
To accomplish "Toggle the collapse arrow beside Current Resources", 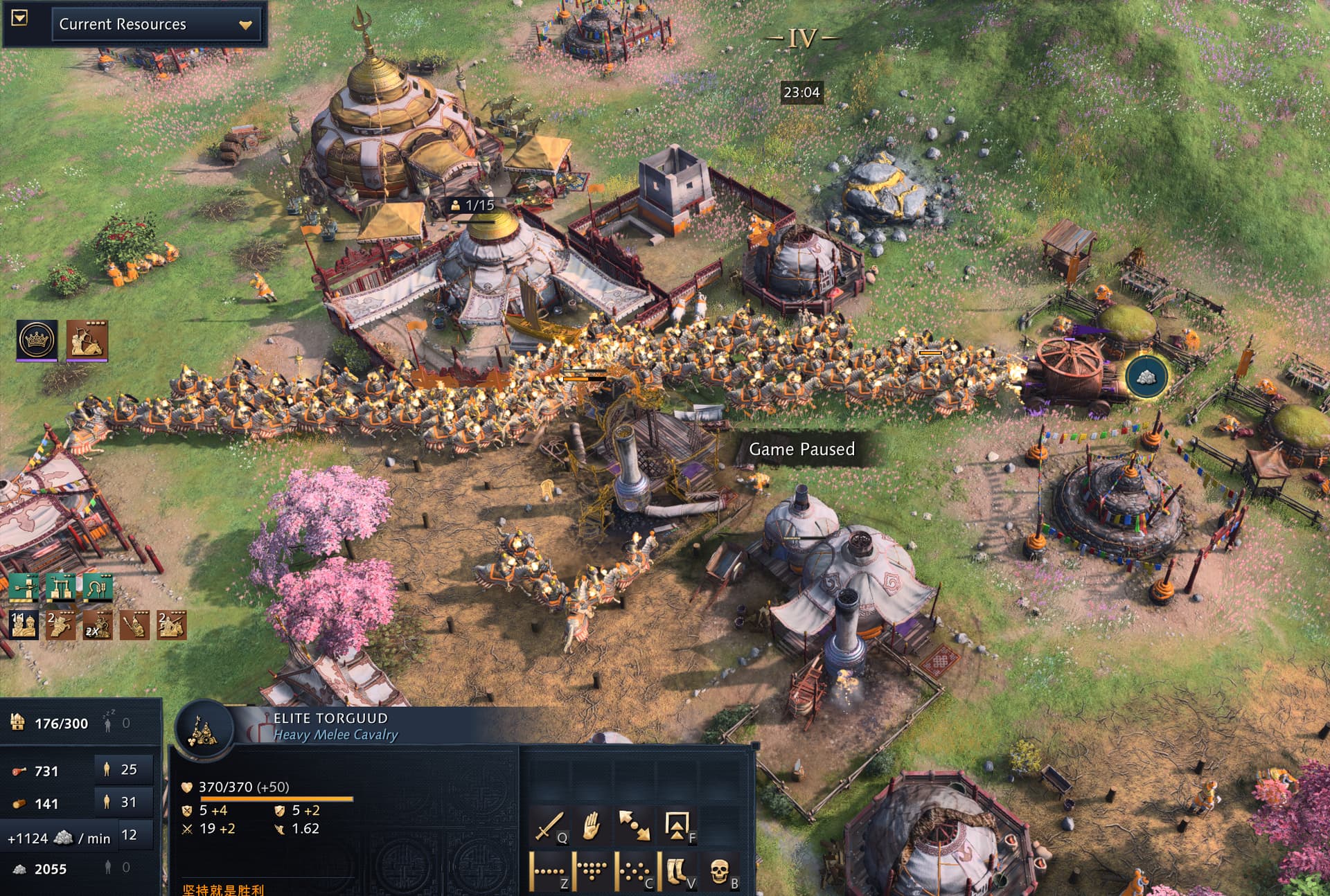I will (19, 18).
